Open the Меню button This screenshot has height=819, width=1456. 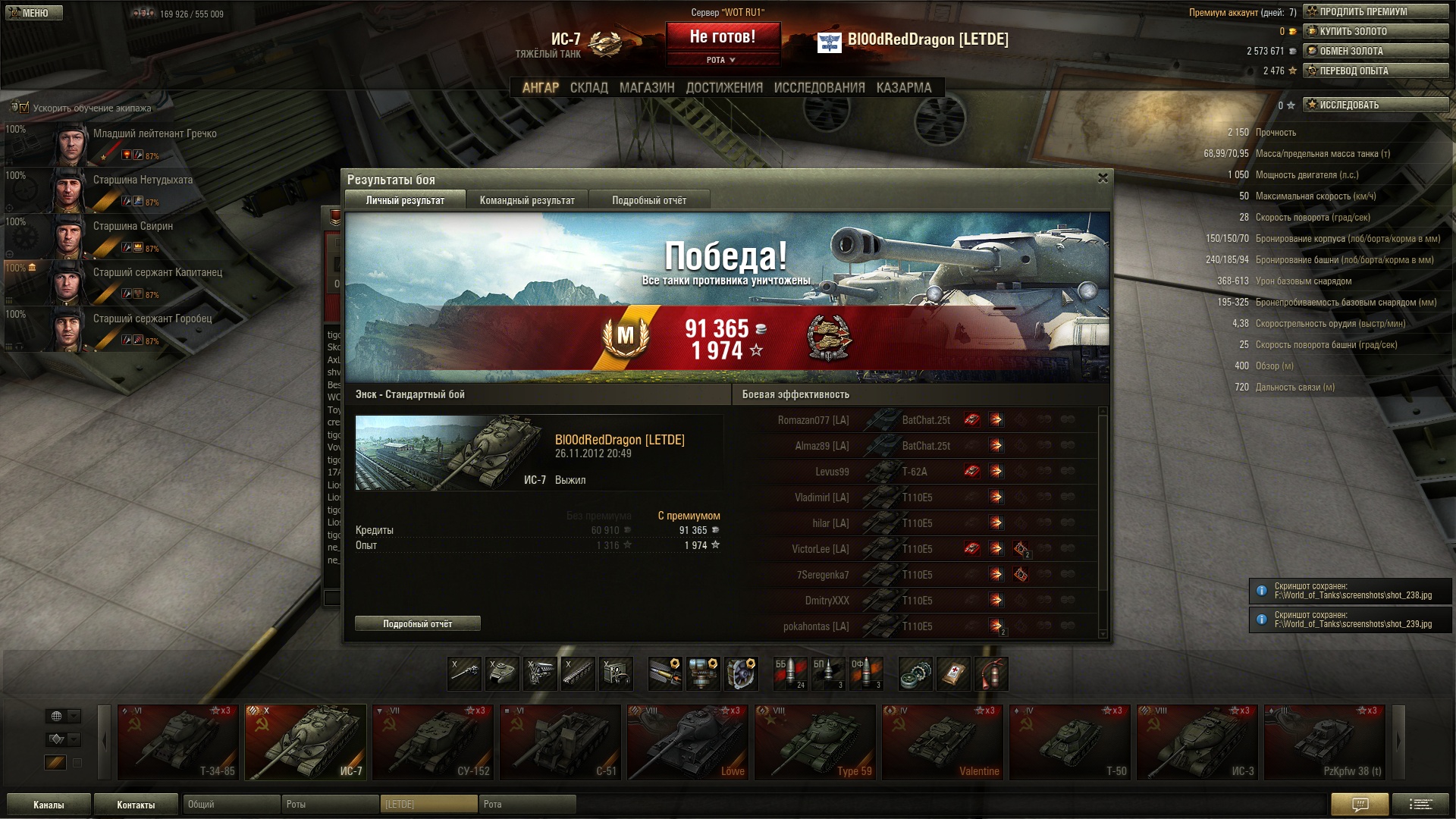(34, 13)
